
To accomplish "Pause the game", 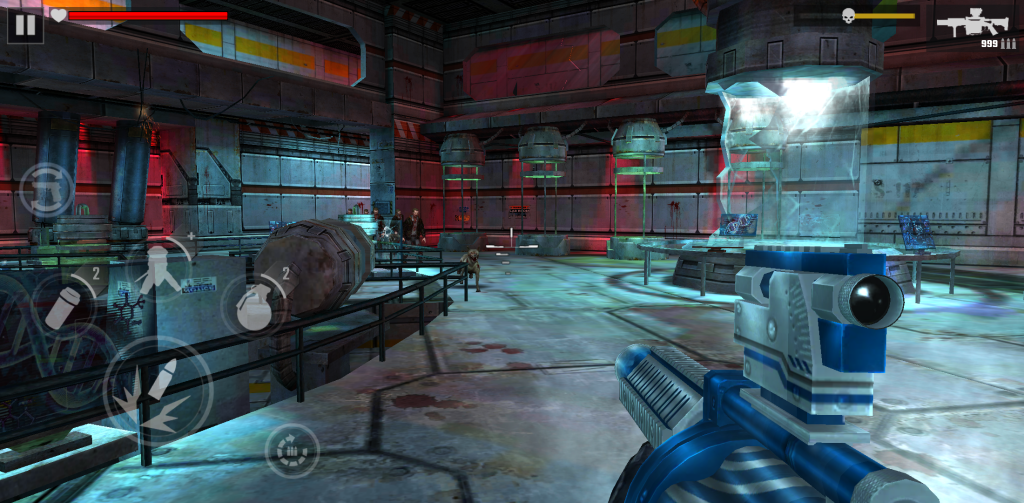I will coord(25,24).
